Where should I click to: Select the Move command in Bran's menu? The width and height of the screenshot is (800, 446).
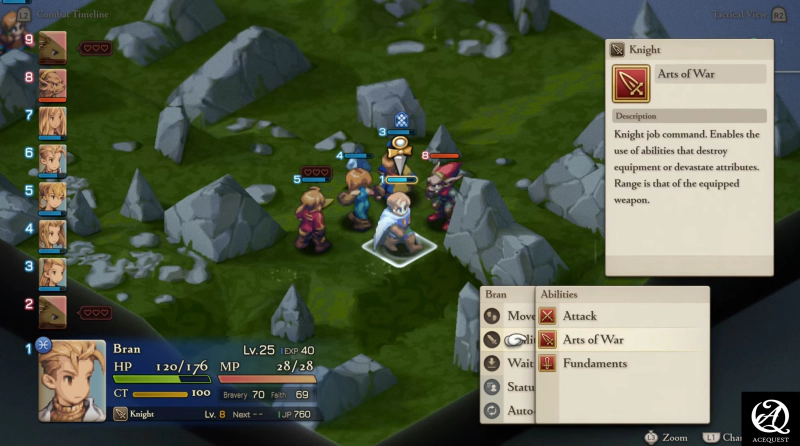[510, 316]
